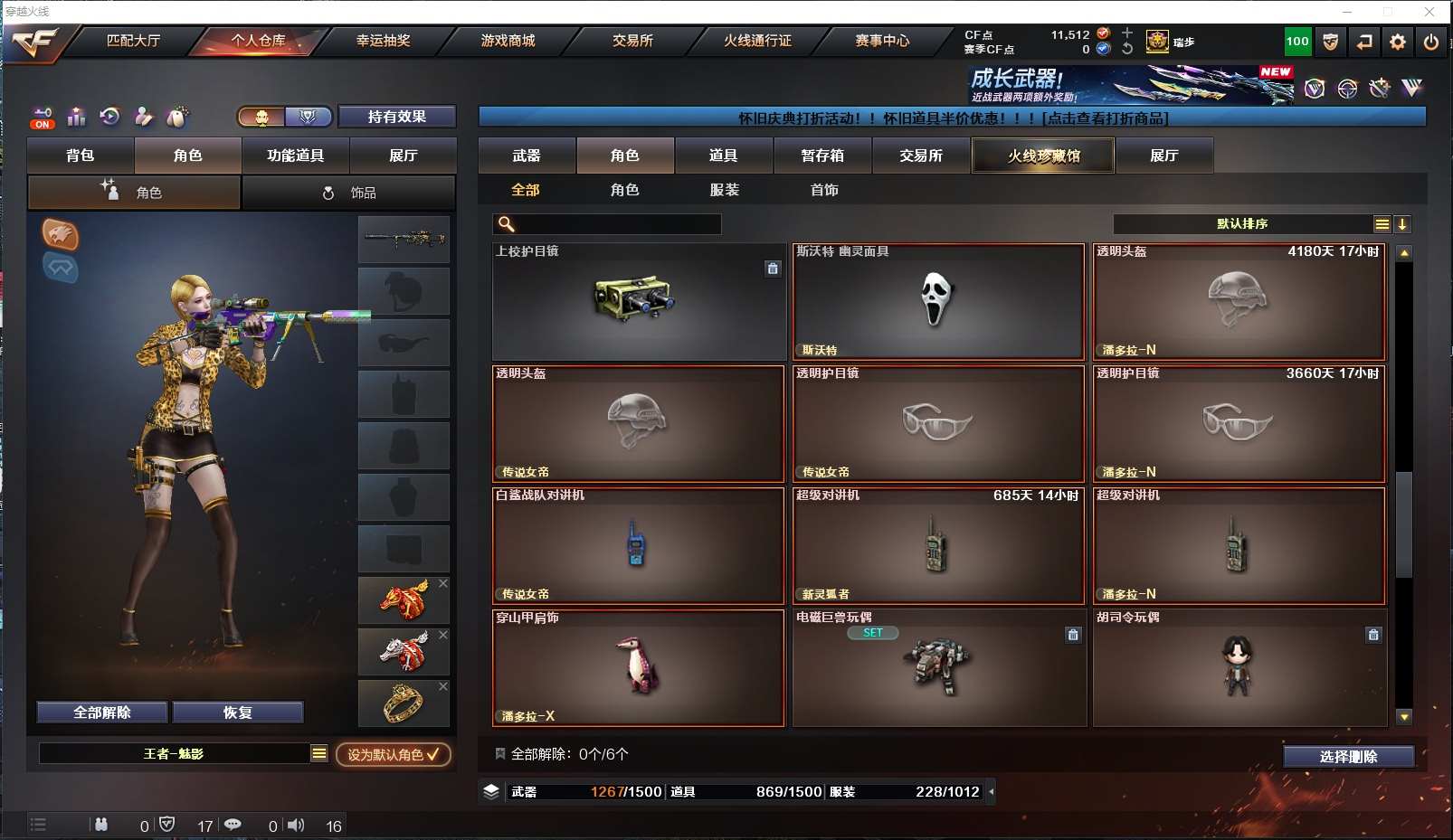Open the 幸运抽奖 lucky draw page

click(383, 41)
